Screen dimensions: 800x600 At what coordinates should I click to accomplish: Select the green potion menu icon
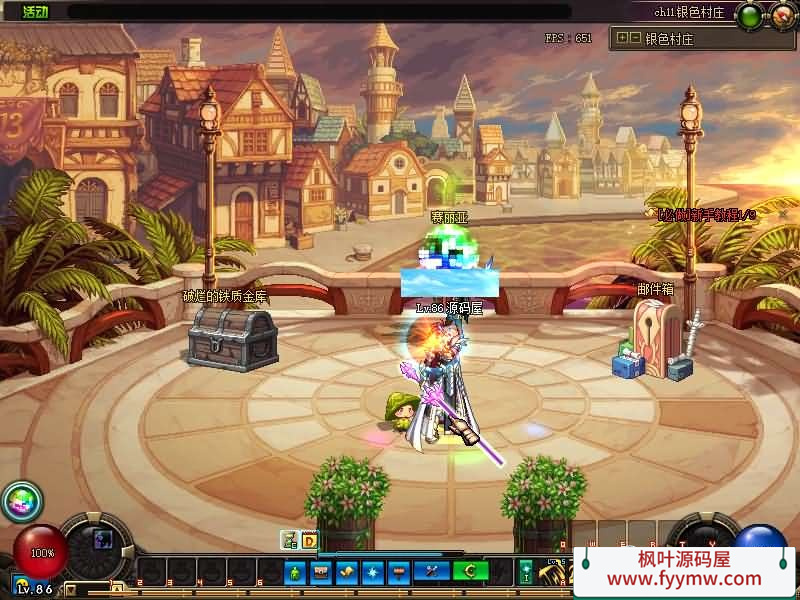point(296,572)
